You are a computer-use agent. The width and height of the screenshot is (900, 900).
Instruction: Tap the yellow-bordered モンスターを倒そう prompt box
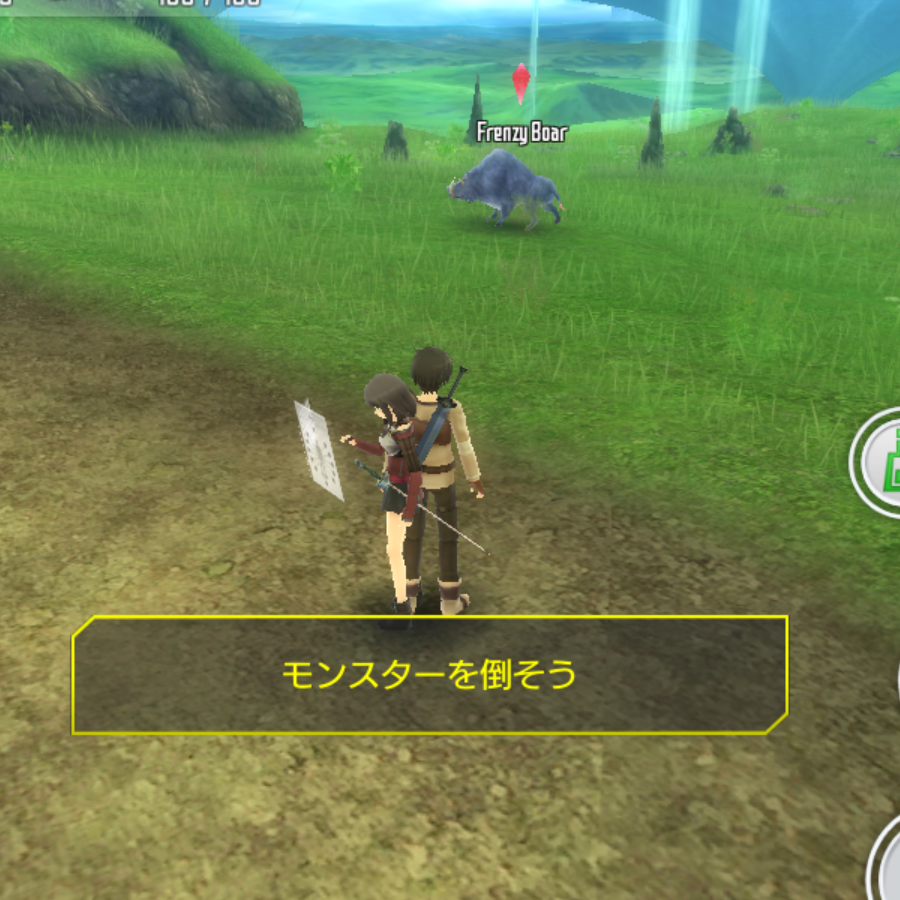click(x=430, y=675)
